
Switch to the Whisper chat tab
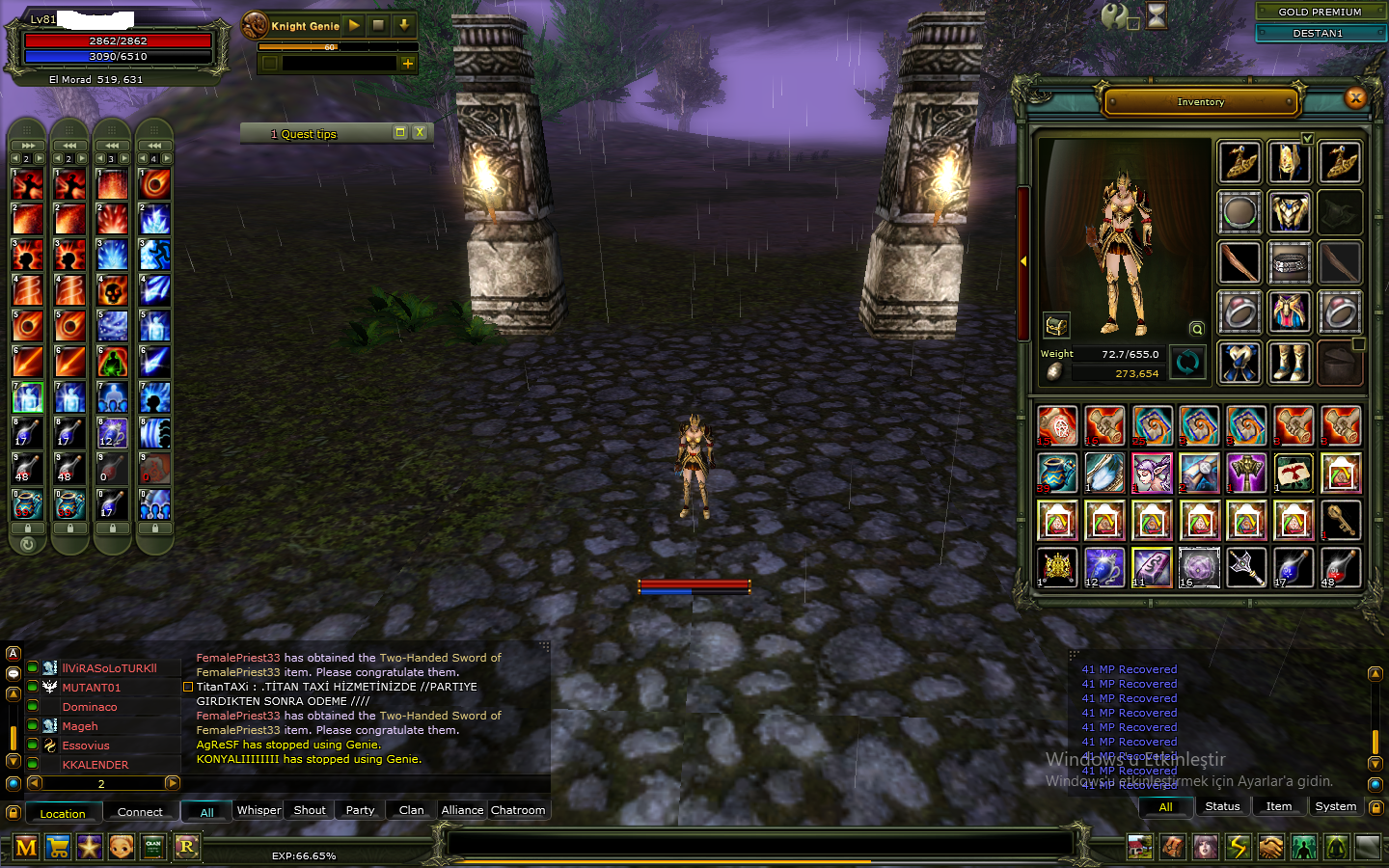258,810
